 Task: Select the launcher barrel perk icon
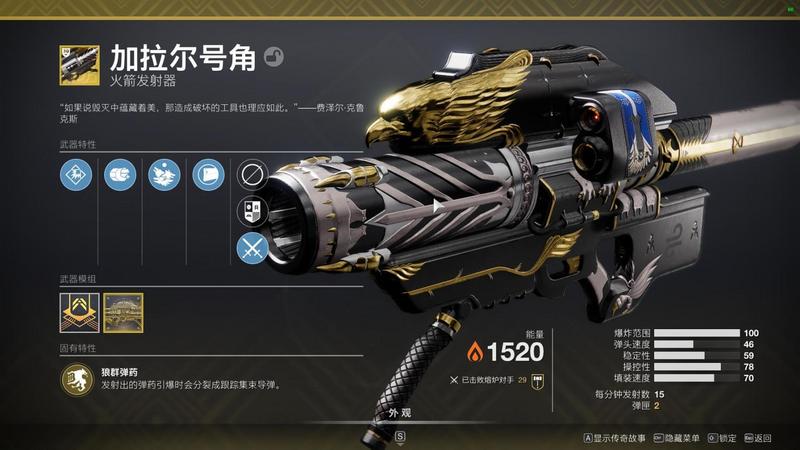tap(119, 176)
